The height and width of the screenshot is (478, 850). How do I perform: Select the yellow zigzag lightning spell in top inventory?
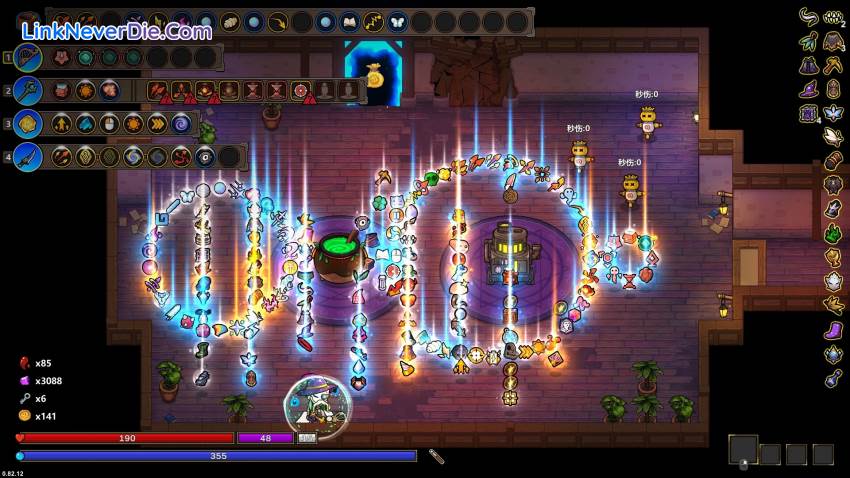tap(373, 22)
